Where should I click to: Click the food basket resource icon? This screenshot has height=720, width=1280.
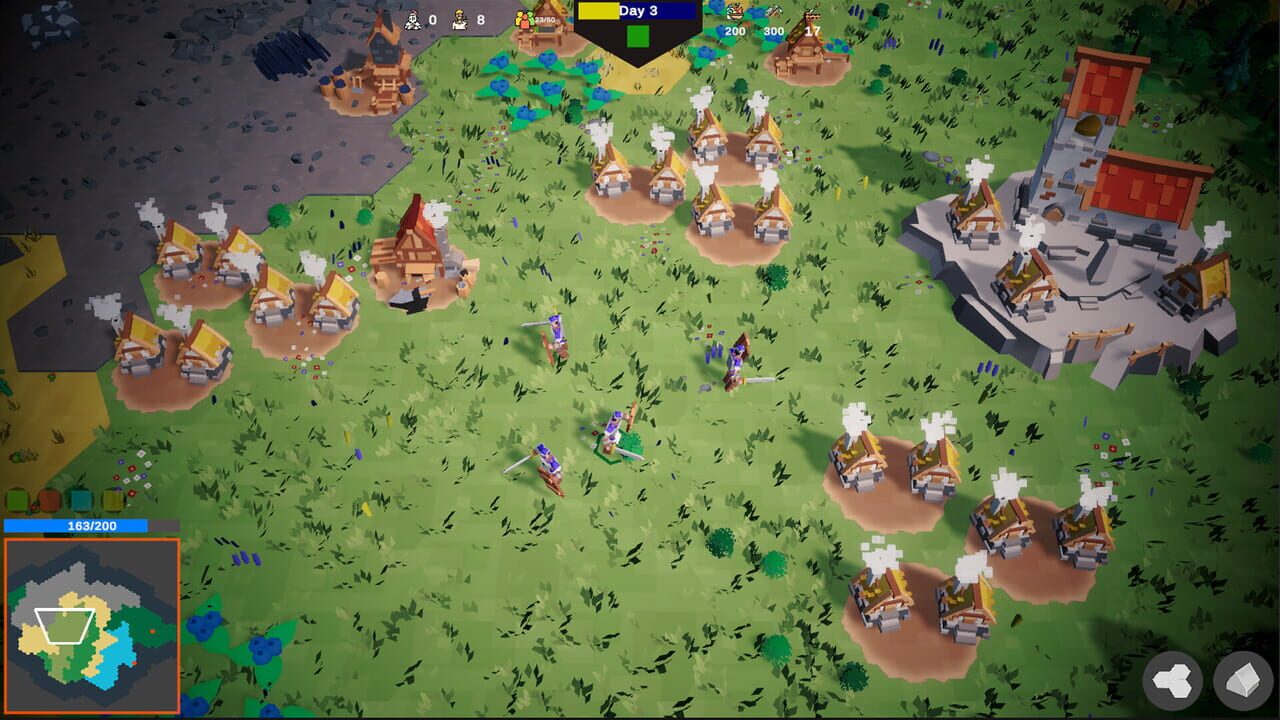click(735, 13)
